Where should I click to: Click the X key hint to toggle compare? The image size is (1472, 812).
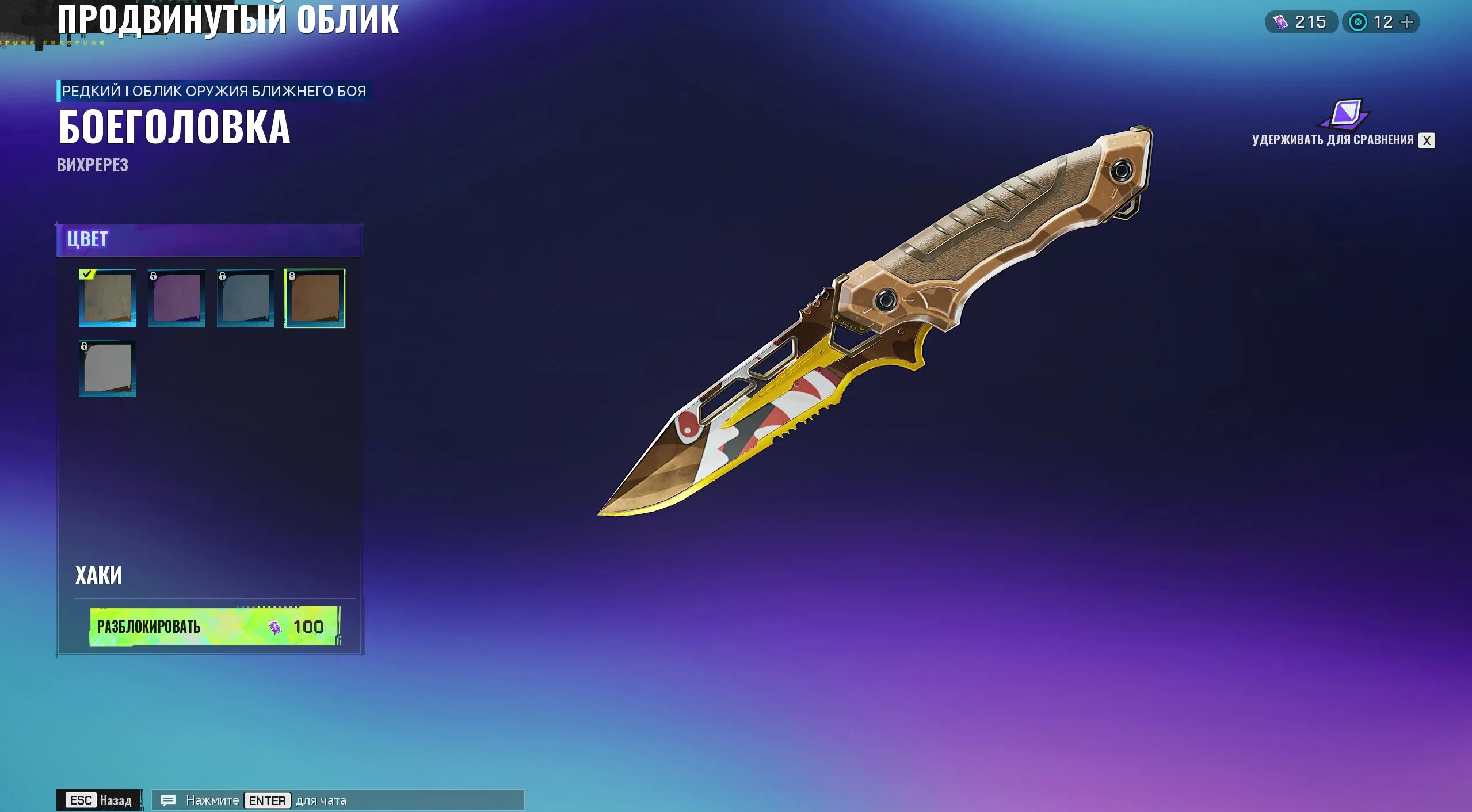(1427, 140)
